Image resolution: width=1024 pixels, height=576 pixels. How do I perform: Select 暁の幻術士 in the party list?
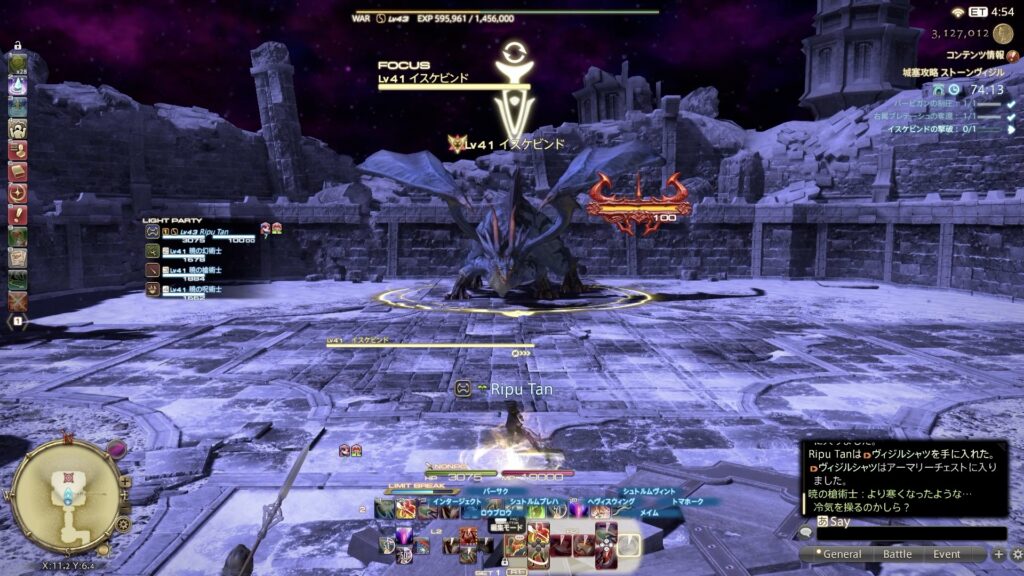(198, 251)
